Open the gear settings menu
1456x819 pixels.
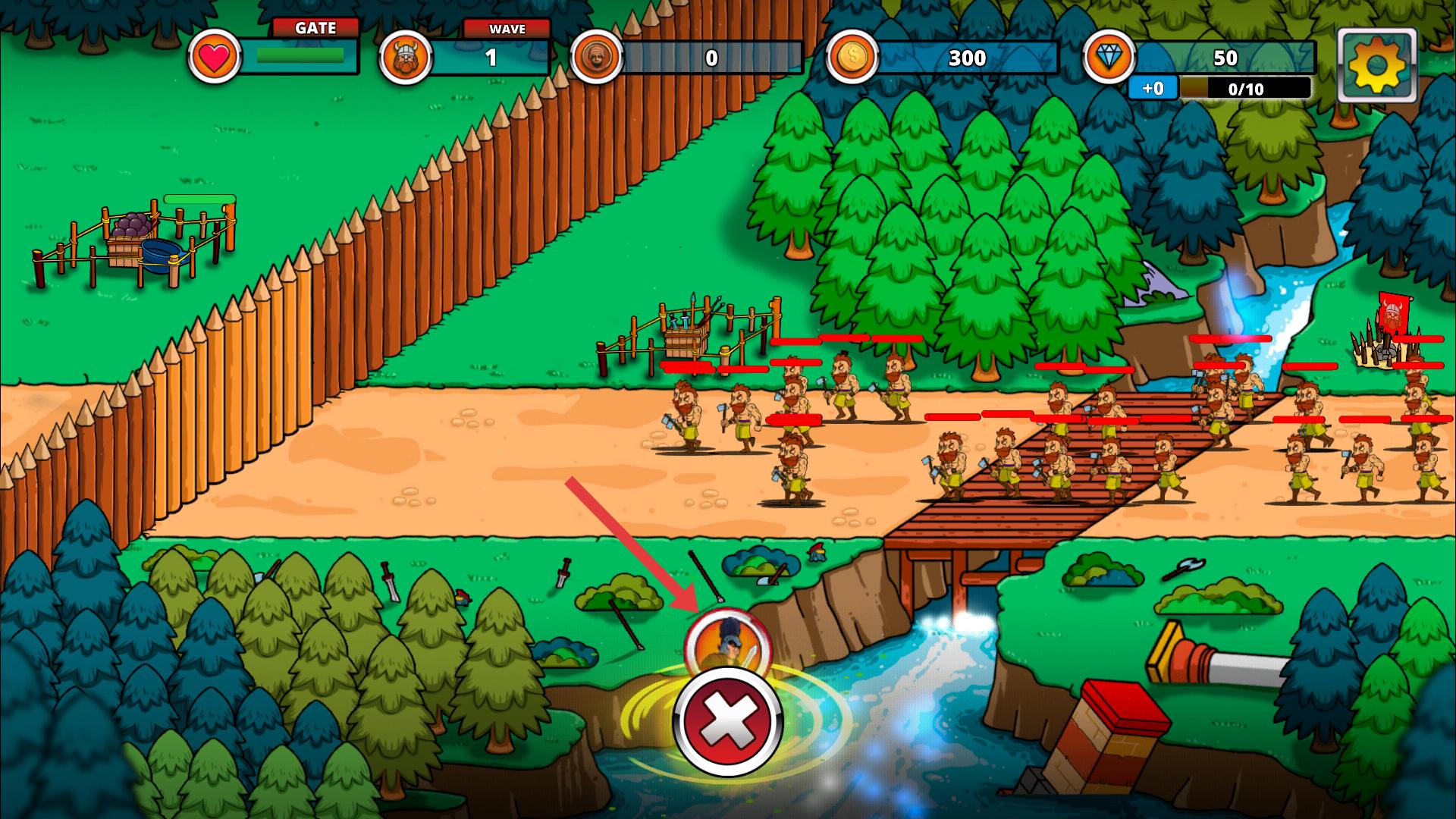(1376, 66)
